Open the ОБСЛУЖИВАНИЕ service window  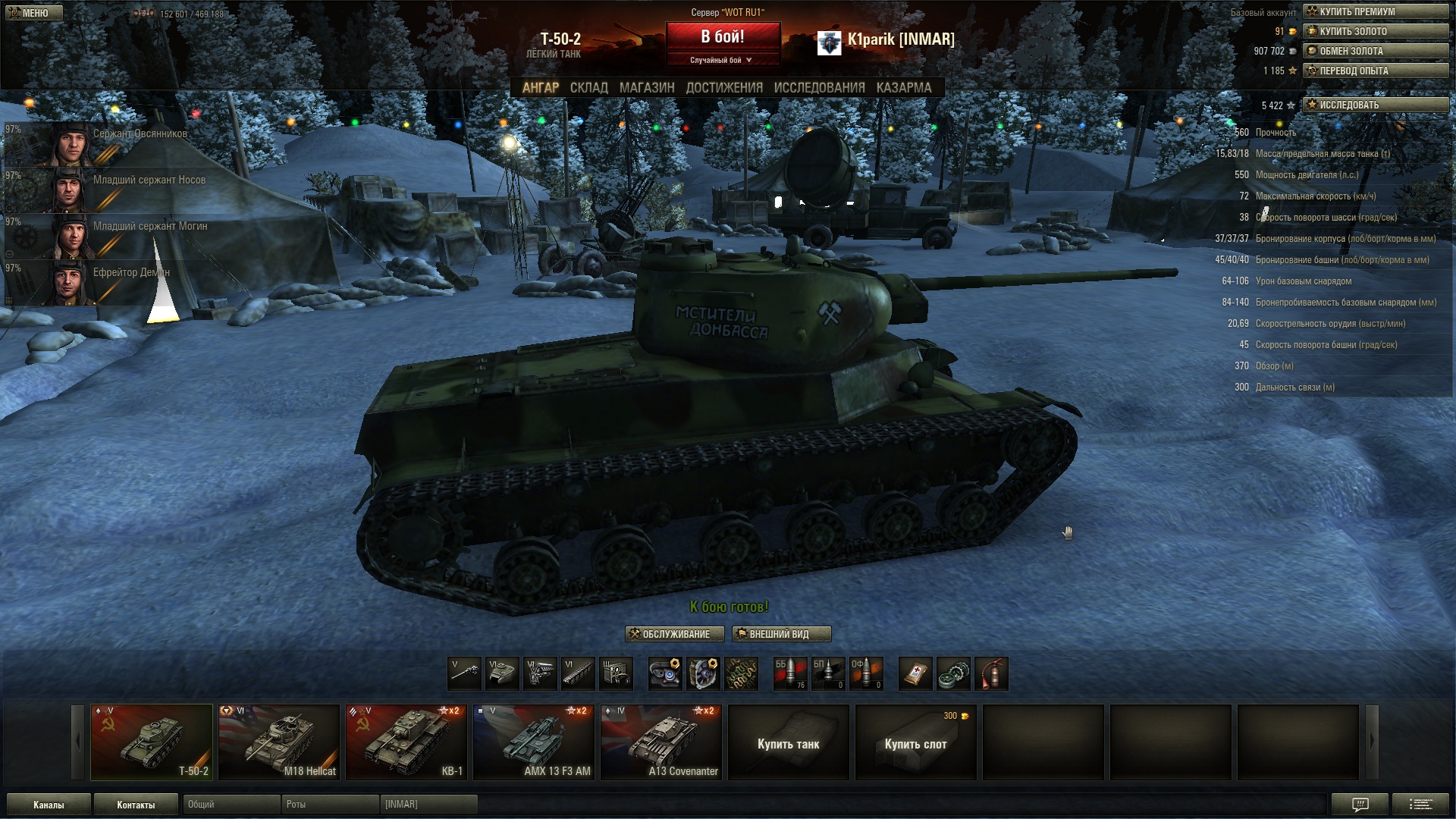(674, 634)
